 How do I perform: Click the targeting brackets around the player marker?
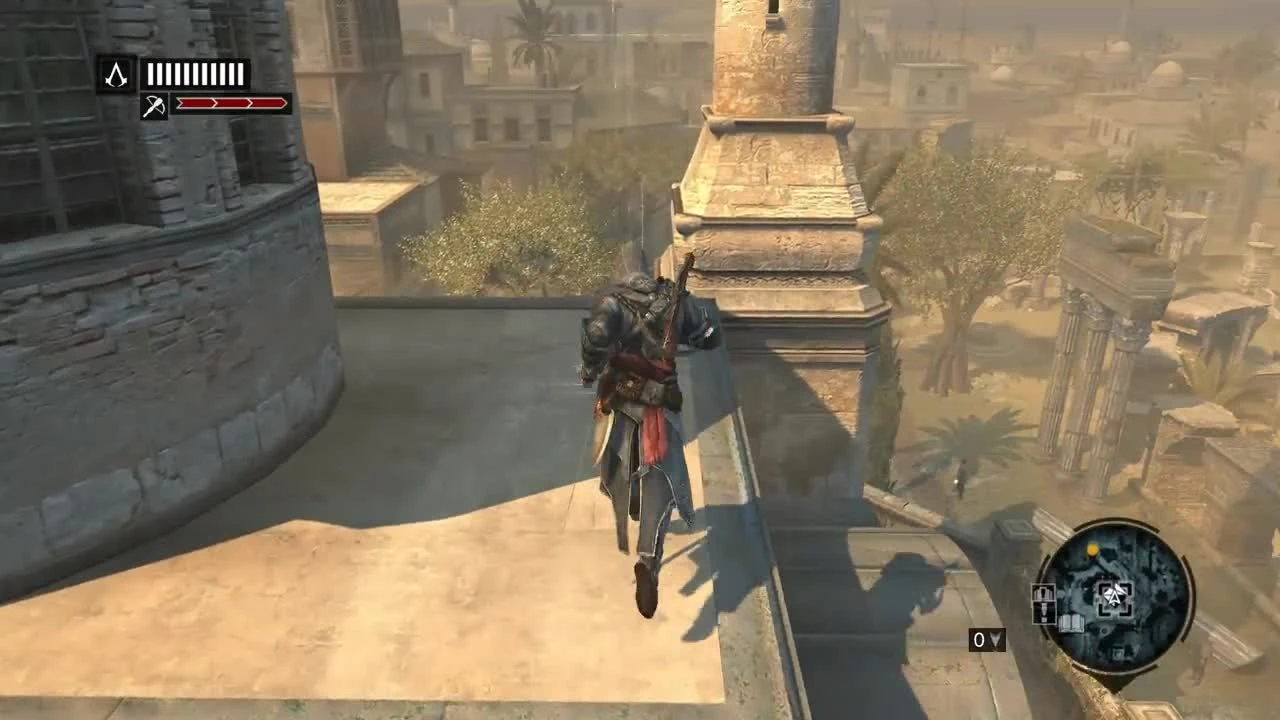pos(1114,597)
